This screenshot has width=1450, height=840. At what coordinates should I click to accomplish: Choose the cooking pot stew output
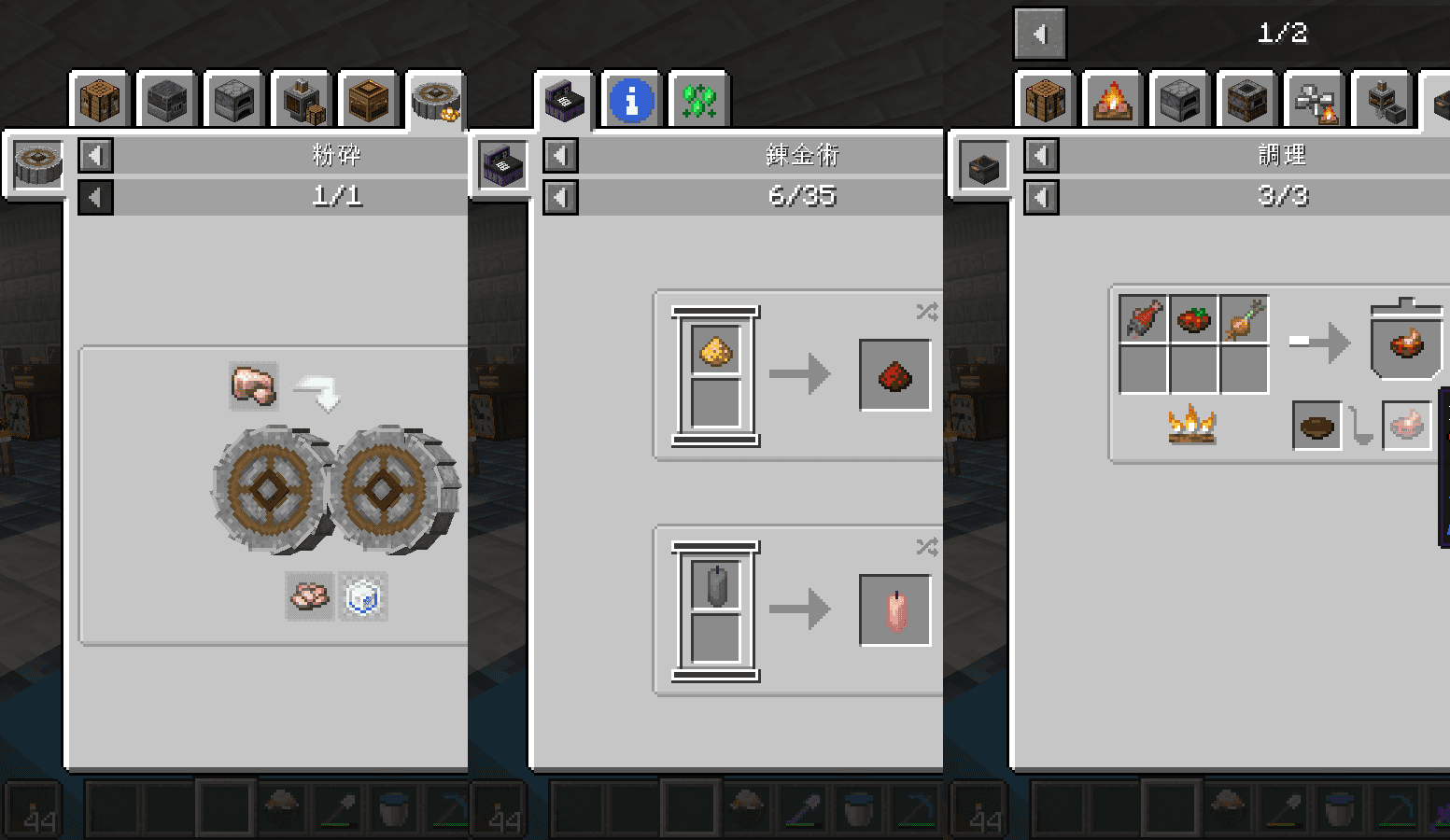coord(1406,343)
